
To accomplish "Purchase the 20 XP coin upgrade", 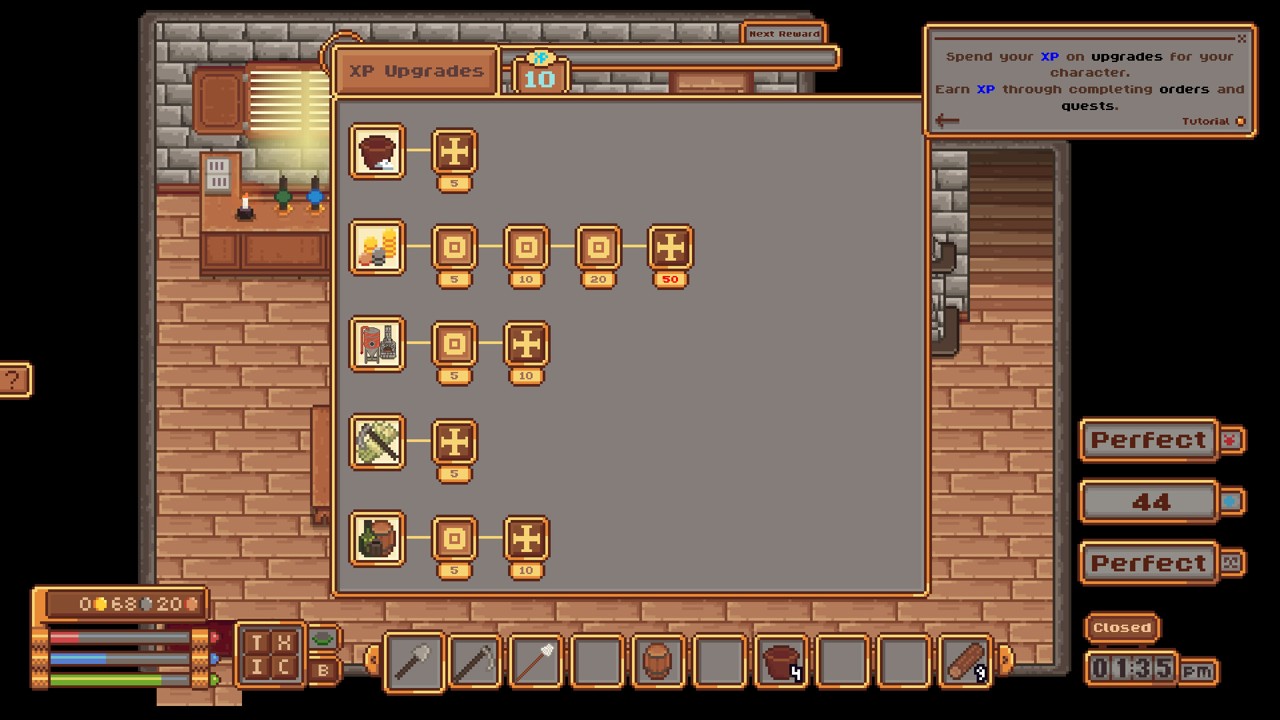I will pos(598,248).
